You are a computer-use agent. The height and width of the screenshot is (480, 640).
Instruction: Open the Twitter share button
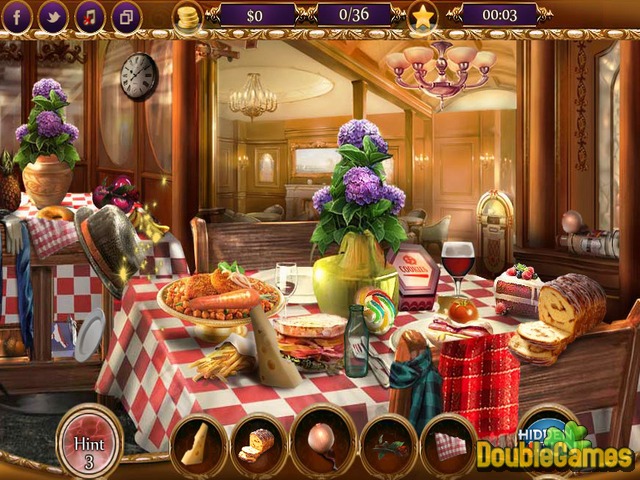pos(53,16)
